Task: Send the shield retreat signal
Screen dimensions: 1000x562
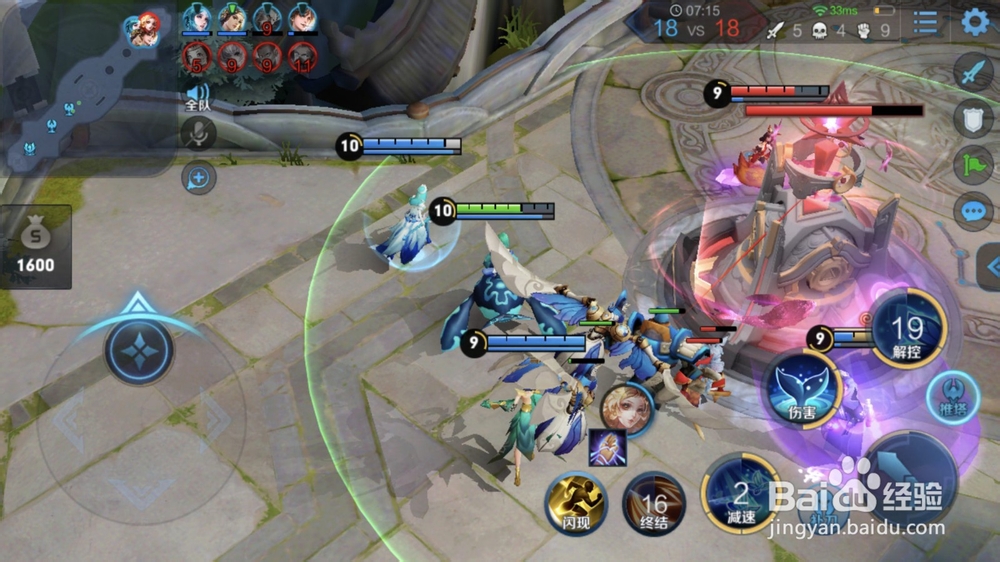Action: click(973, 118)
